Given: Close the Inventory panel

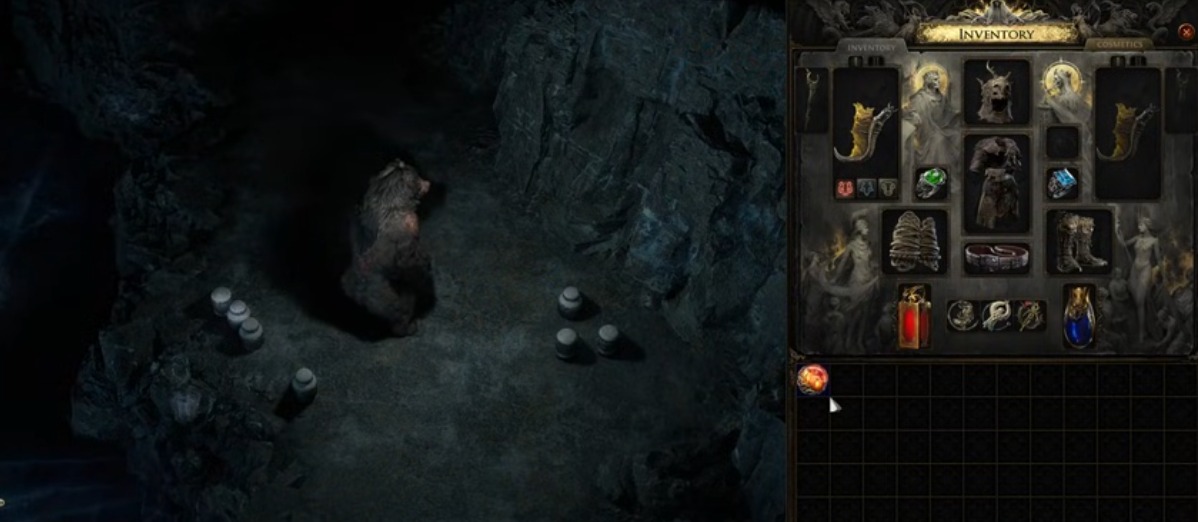Looking at the screenshot, I should [x=1186, y=32].
